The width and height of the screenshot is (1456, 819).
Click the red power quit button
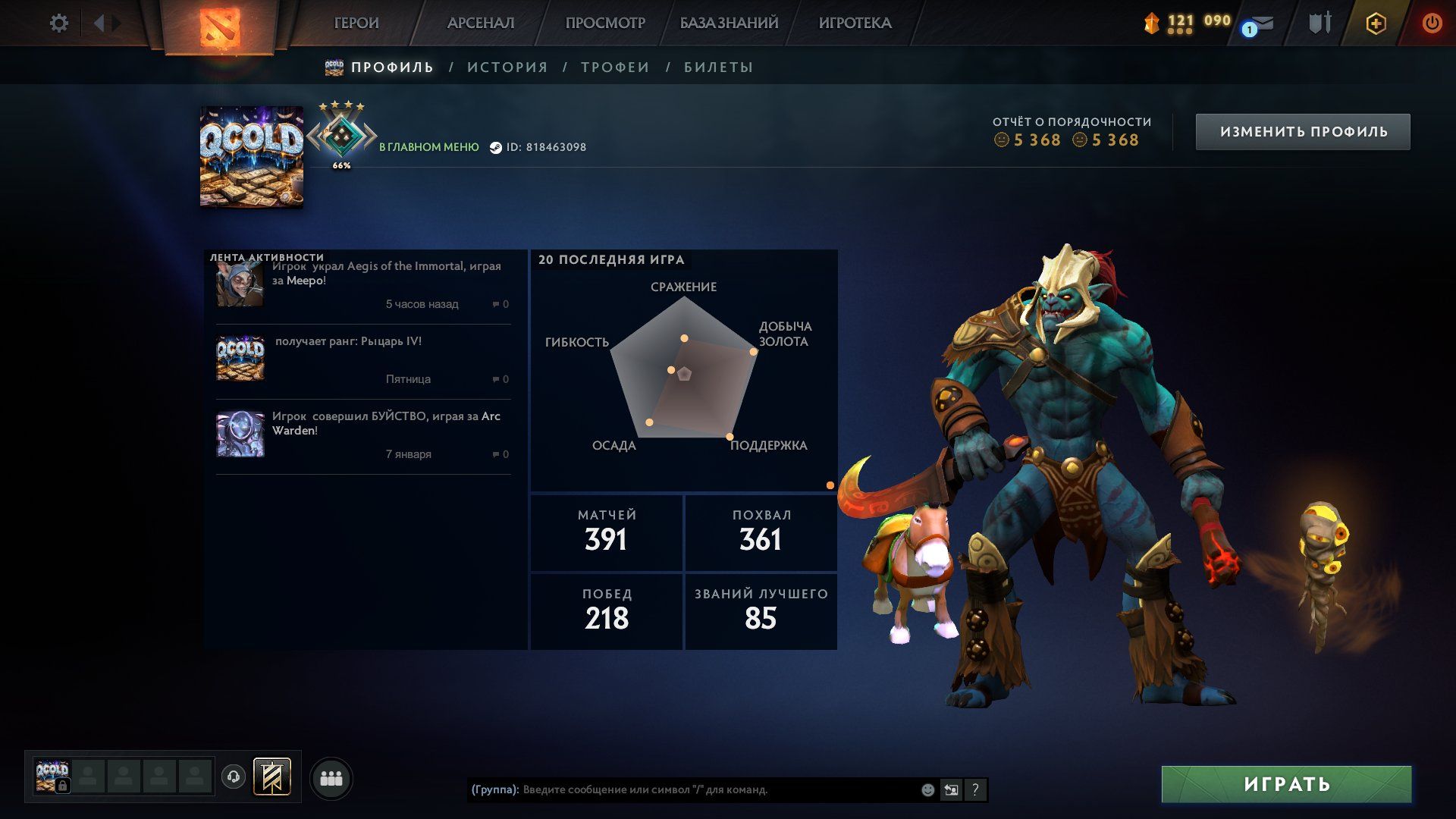(1432, 24)
